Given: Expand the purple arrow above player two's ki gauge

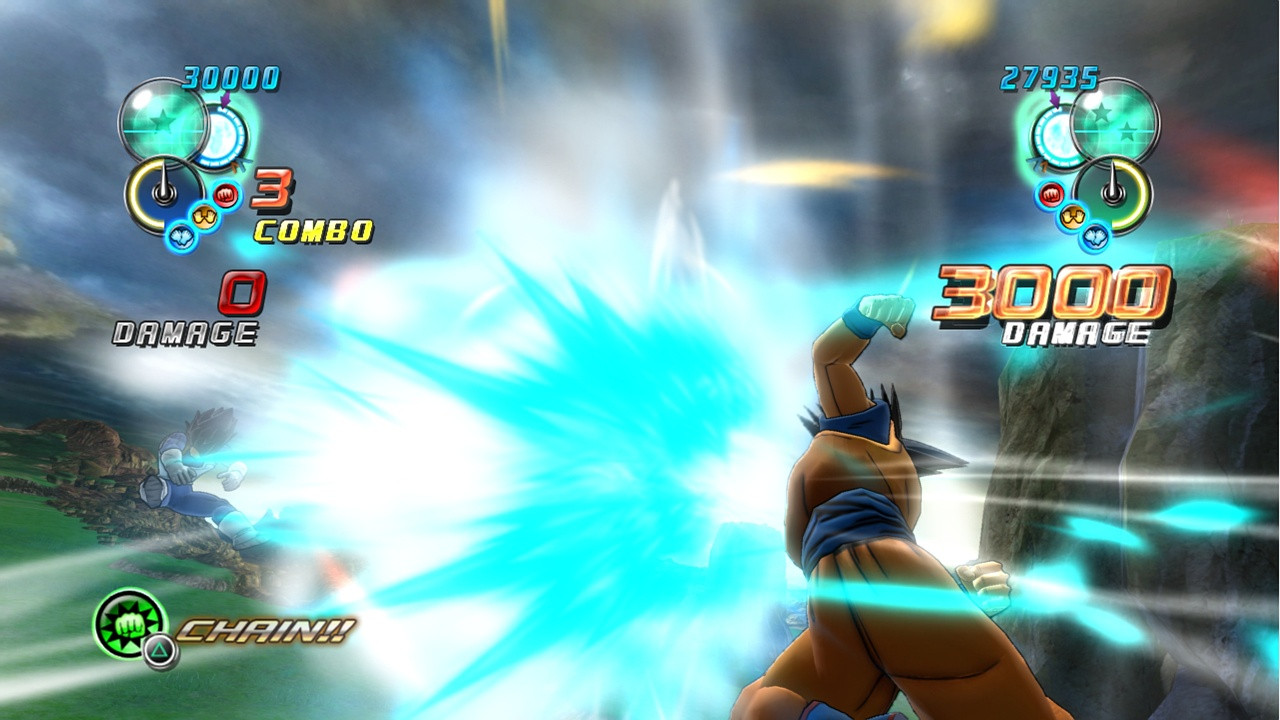Looking at the screenshot, I should pos(1054,100).
